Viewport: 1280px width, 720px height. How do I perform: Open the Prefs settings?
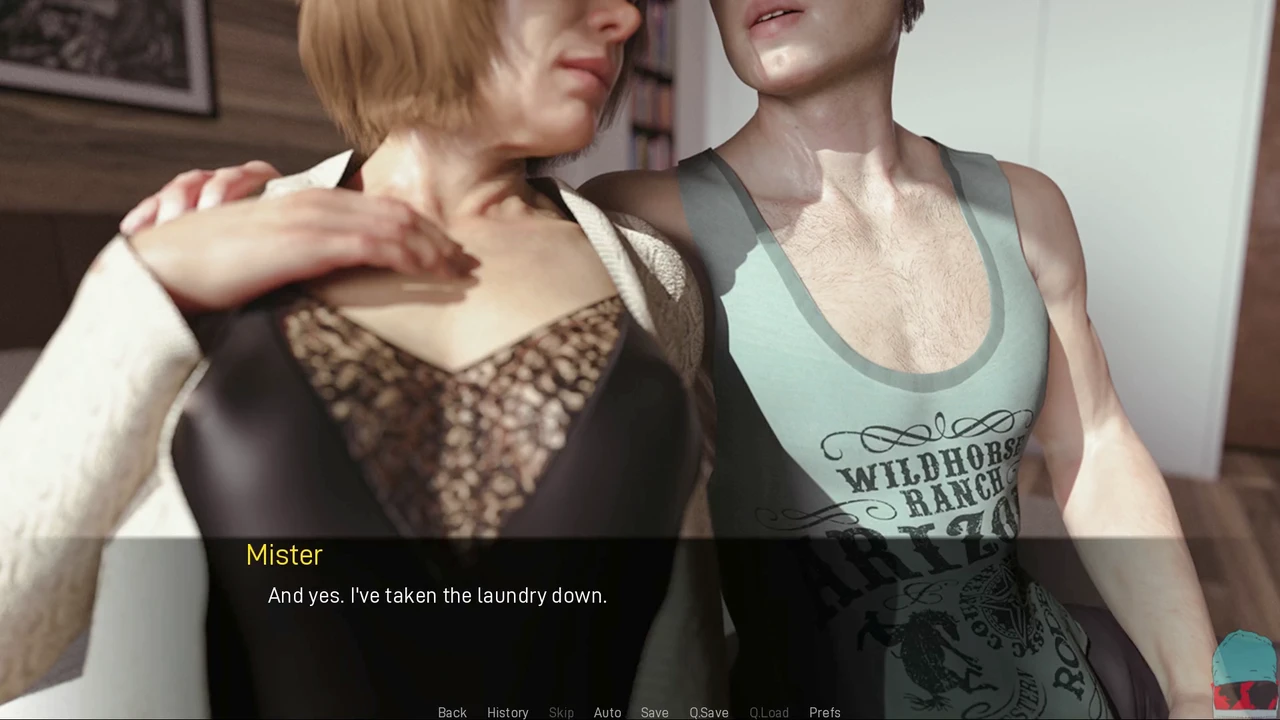[x=824, y=712]
